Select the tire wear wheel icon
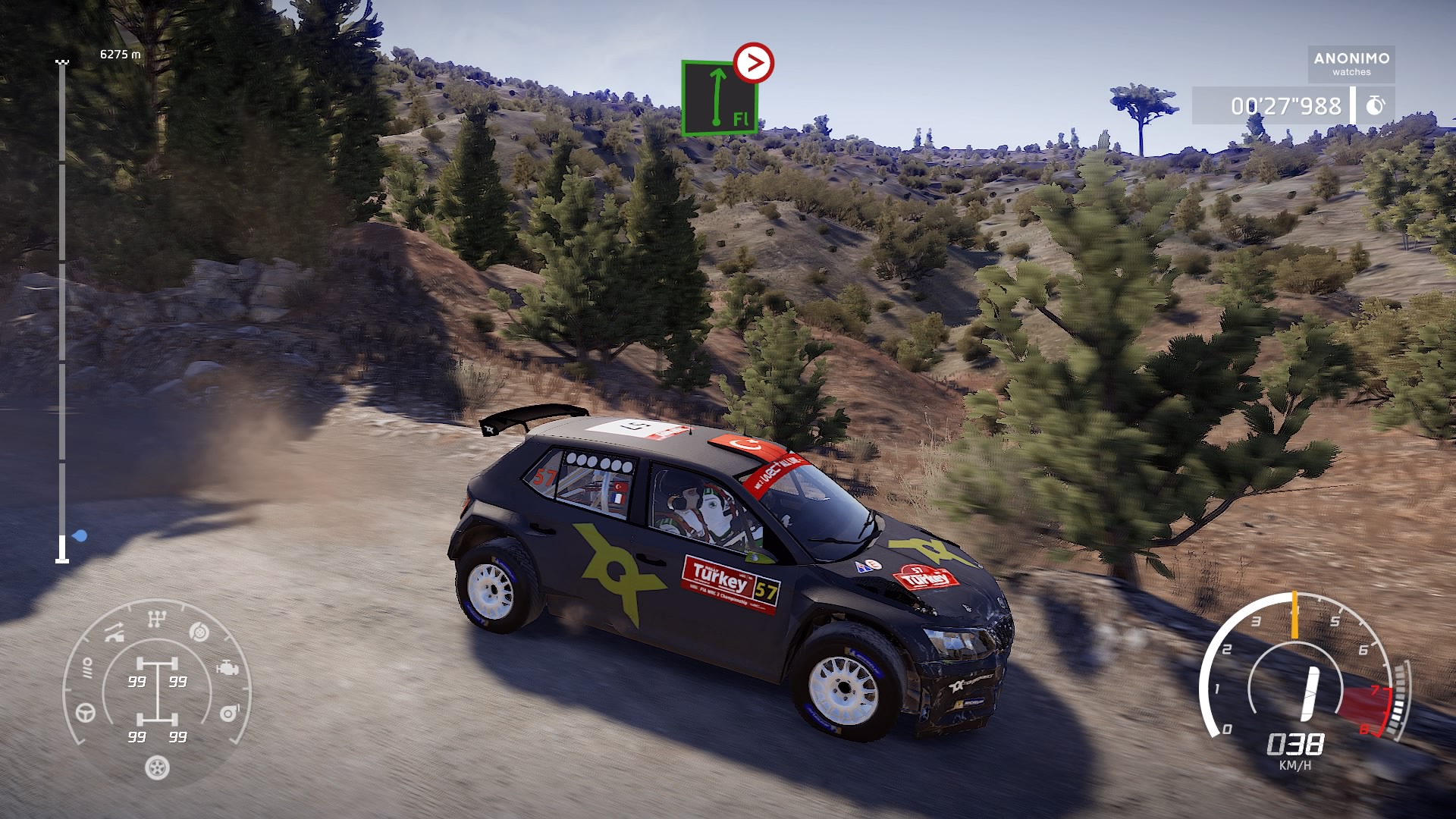The image size is (1456, 819). click(x=157, y=768)
